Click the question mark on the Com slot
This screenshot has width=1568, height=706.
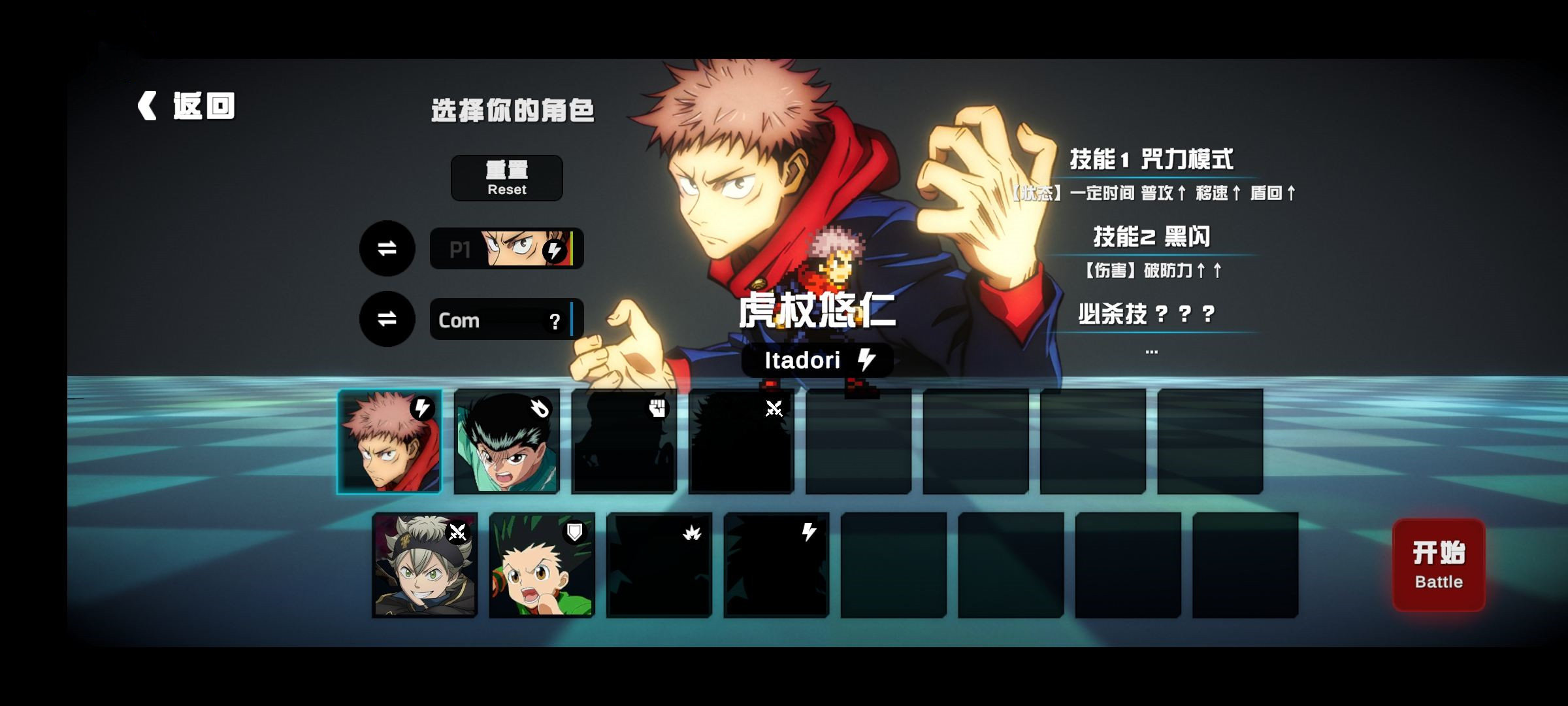coord(556,322)
